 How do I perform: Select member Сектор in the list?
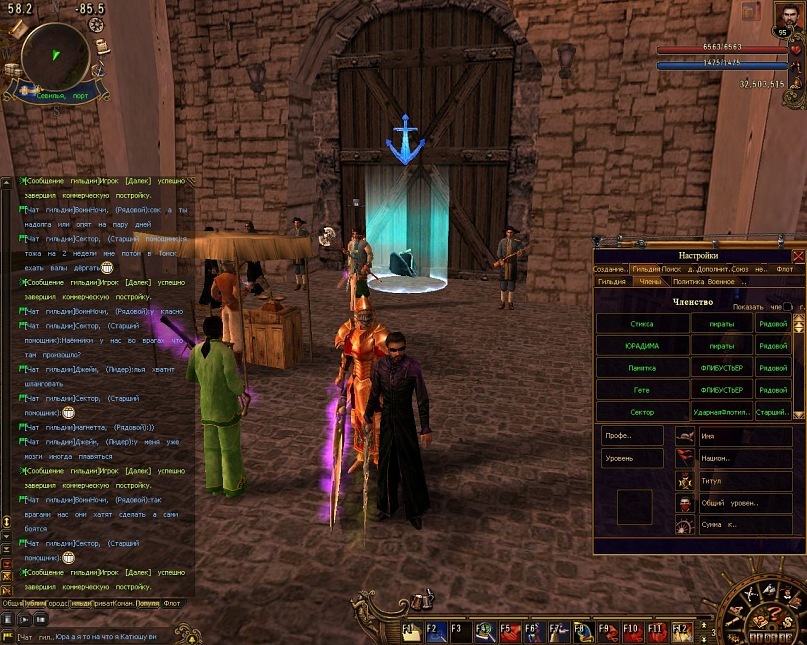(x=642, y=411)
